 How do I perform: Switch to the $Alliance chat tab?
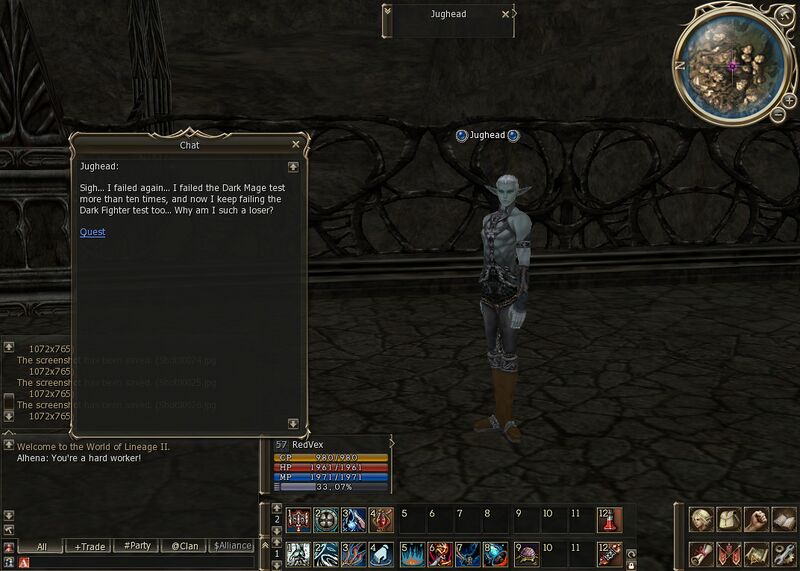coord(232,546)
